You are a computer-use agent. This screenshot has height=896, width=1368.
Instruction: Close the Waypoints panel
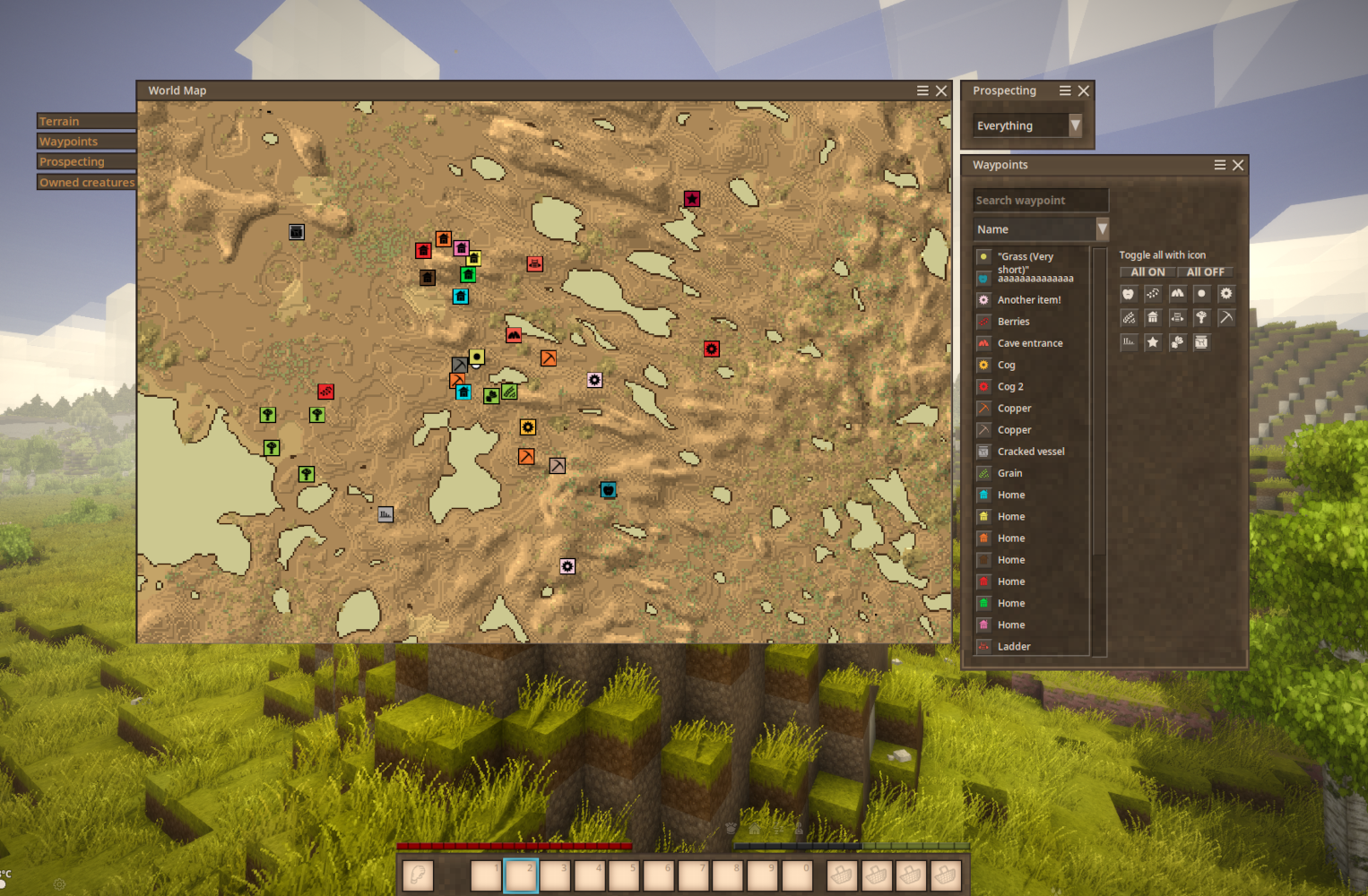(x=1238, y=165)
